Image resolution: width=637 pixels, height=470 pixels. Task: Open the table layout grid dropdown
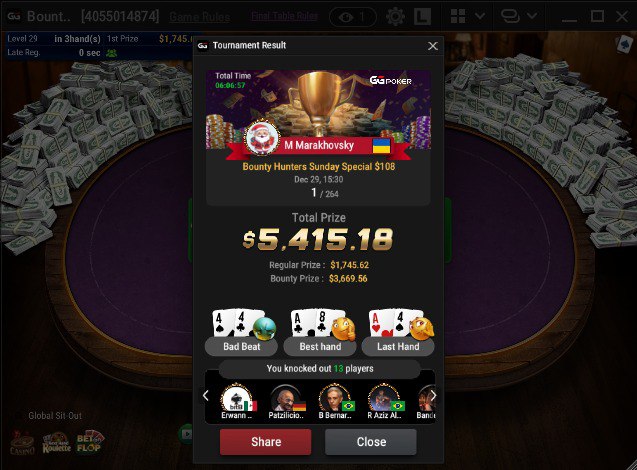click(467, 17)
